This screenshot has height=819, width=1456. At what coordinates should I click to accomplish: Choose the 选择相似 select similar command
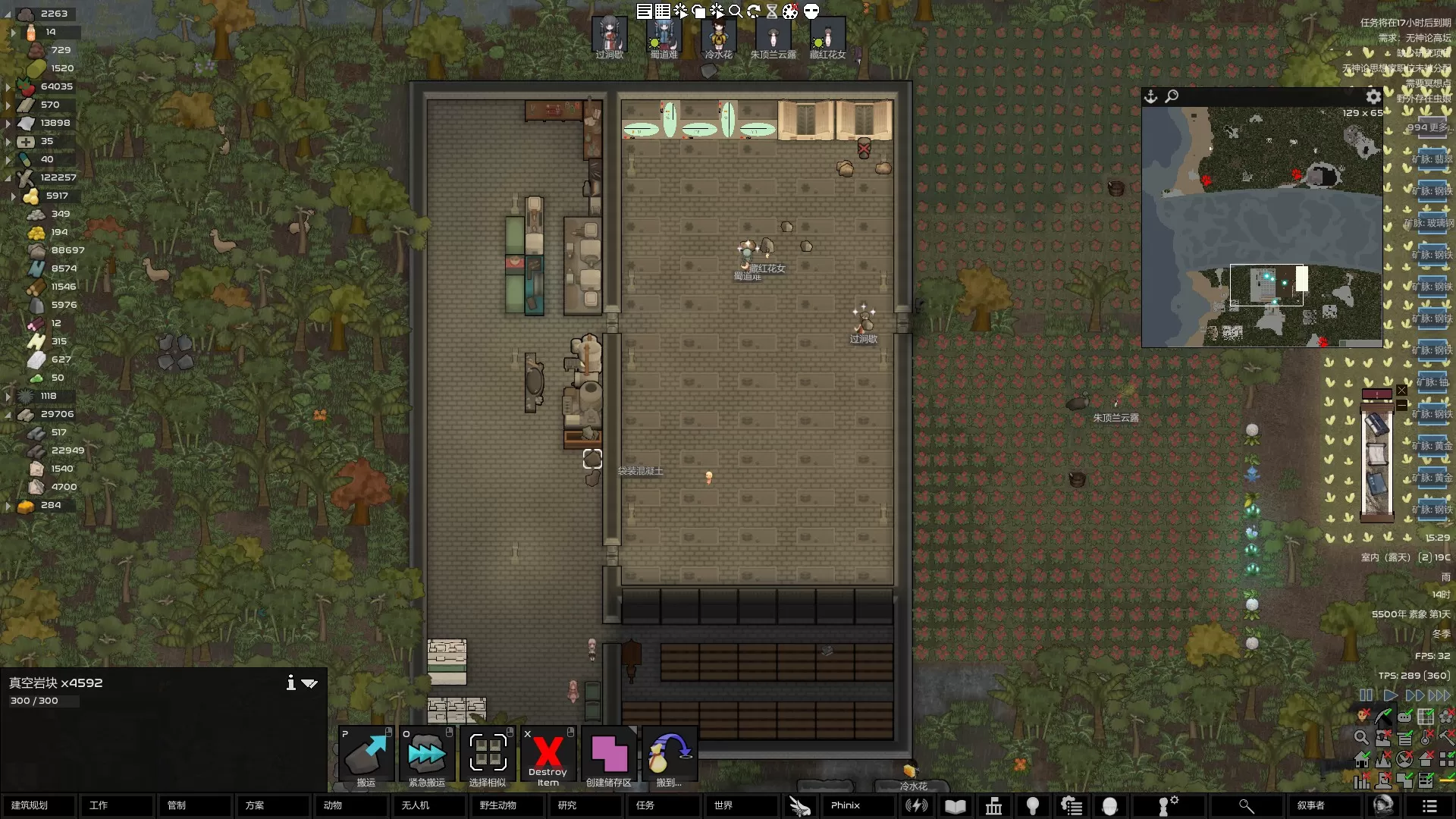(488, 756)
